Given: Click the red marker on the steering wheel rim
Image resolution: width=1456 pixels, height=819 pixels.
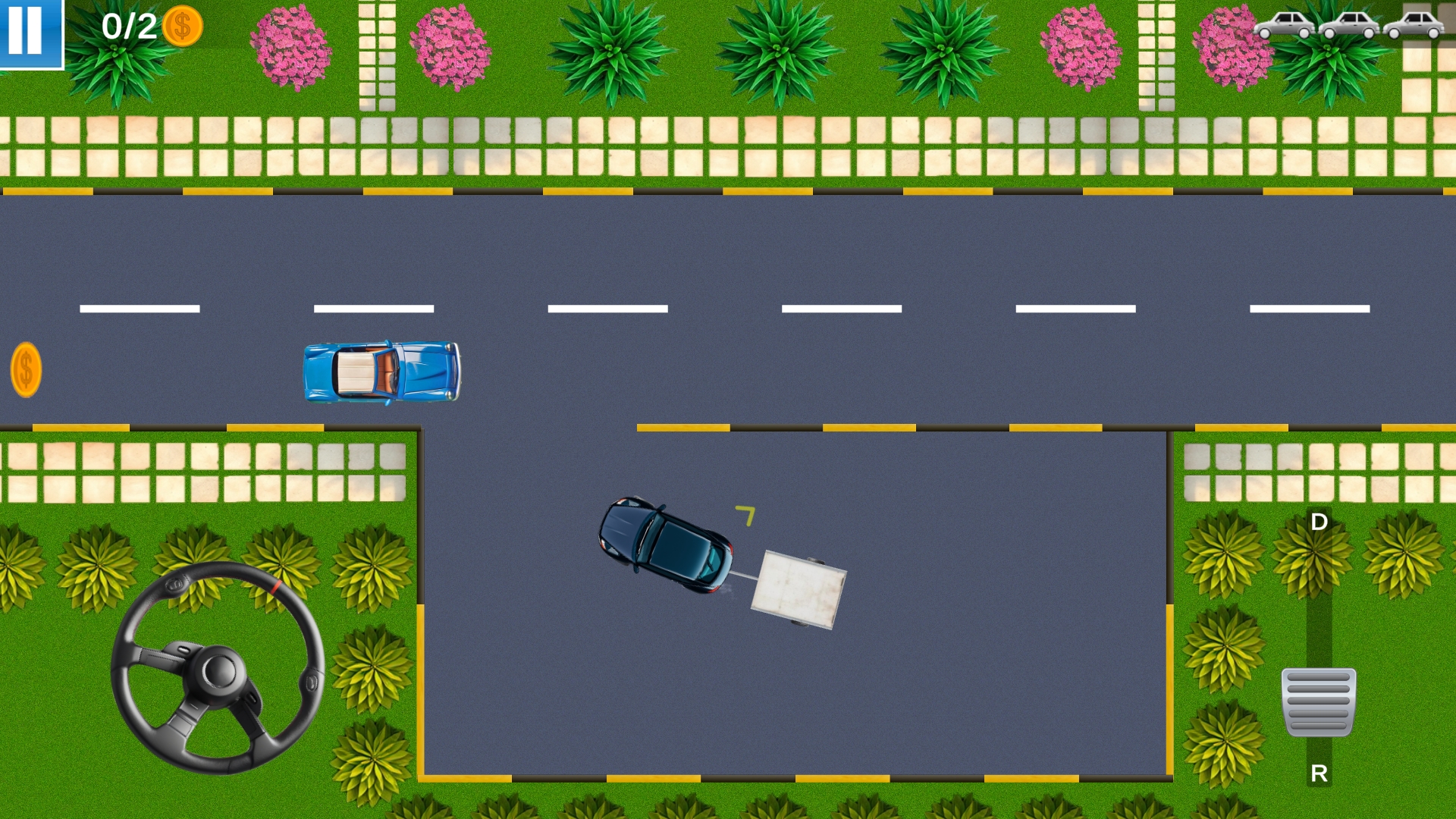Looking at the screenshot, I should (275, 586).
